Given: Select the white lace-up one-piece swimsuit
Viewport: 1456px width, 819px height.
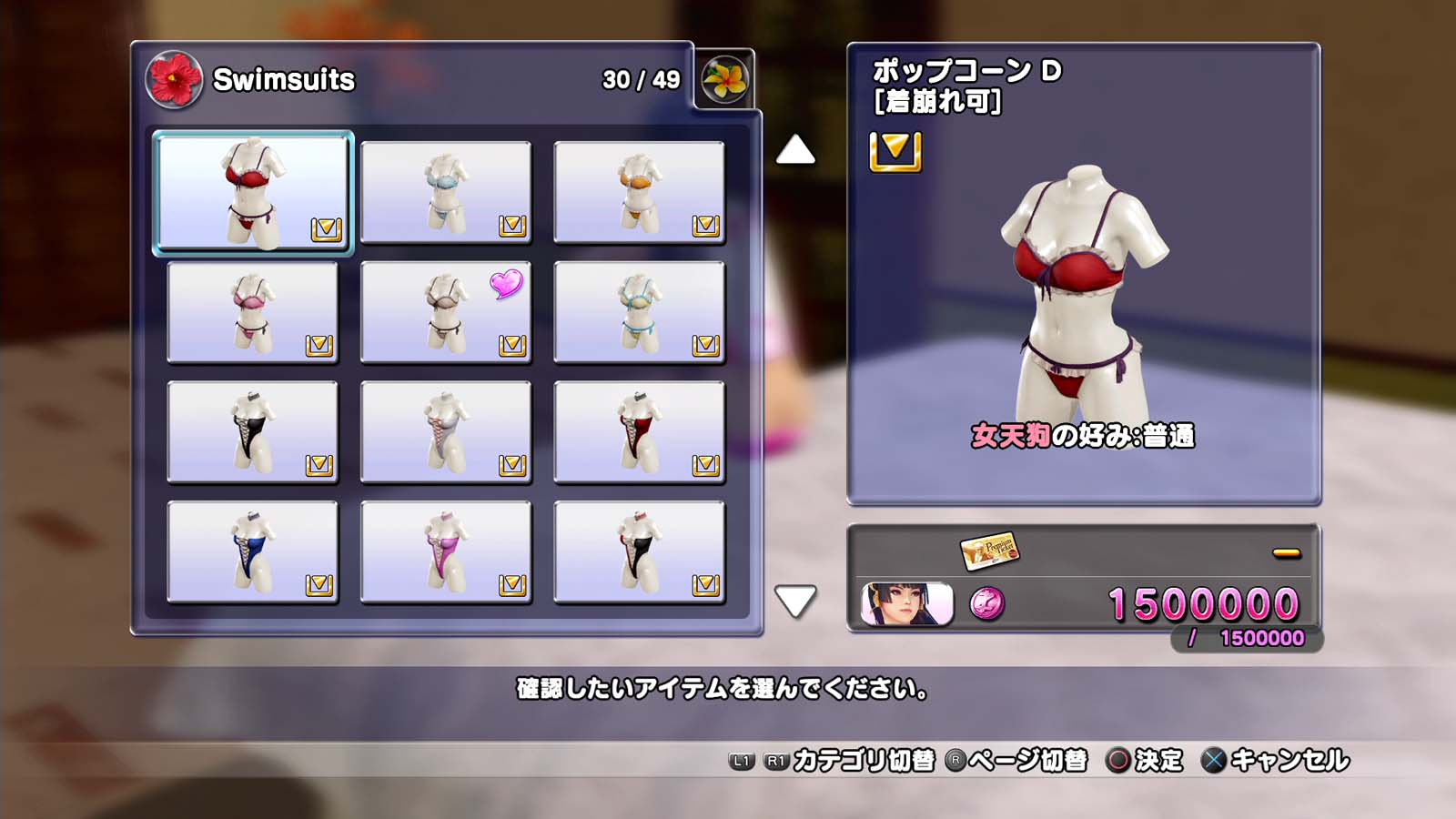Looking at the screenshot, I should [446, 432].
